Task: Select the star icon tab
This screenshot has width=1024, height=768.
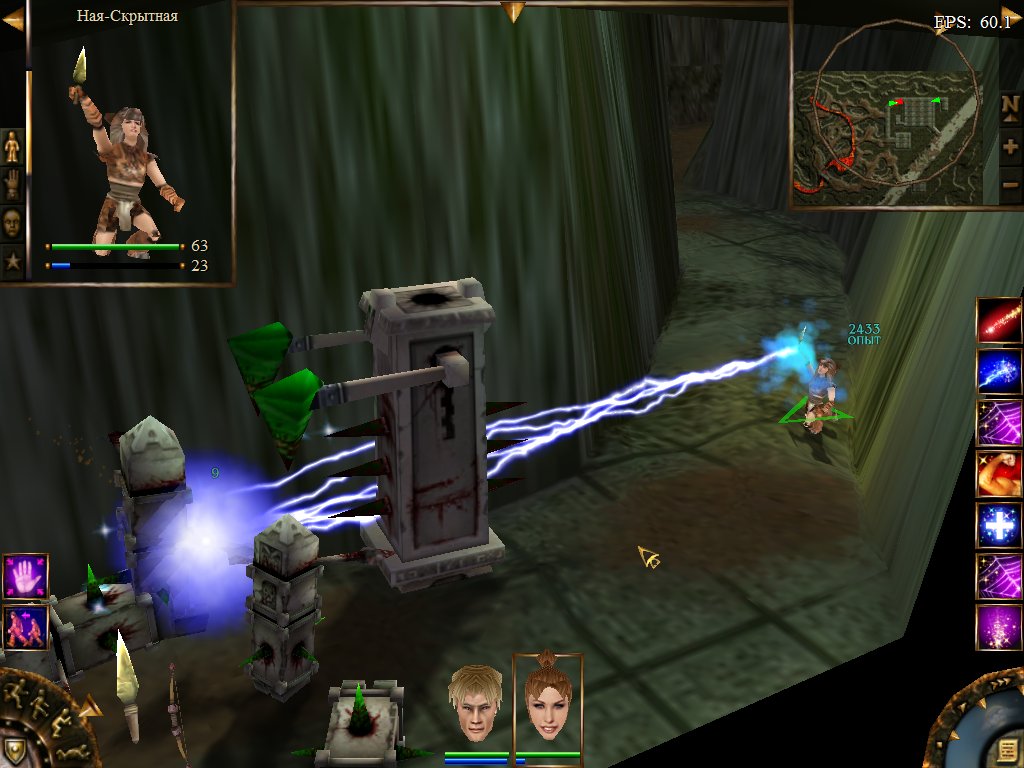Action: pos(12,260)
